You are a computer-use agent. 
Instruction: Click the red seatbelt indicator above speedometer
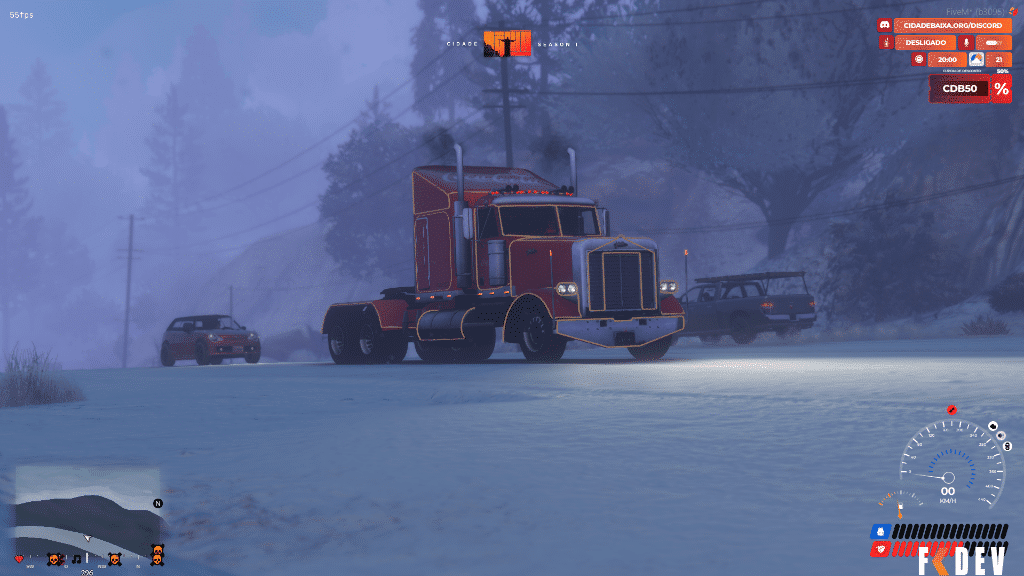[951, 411]
